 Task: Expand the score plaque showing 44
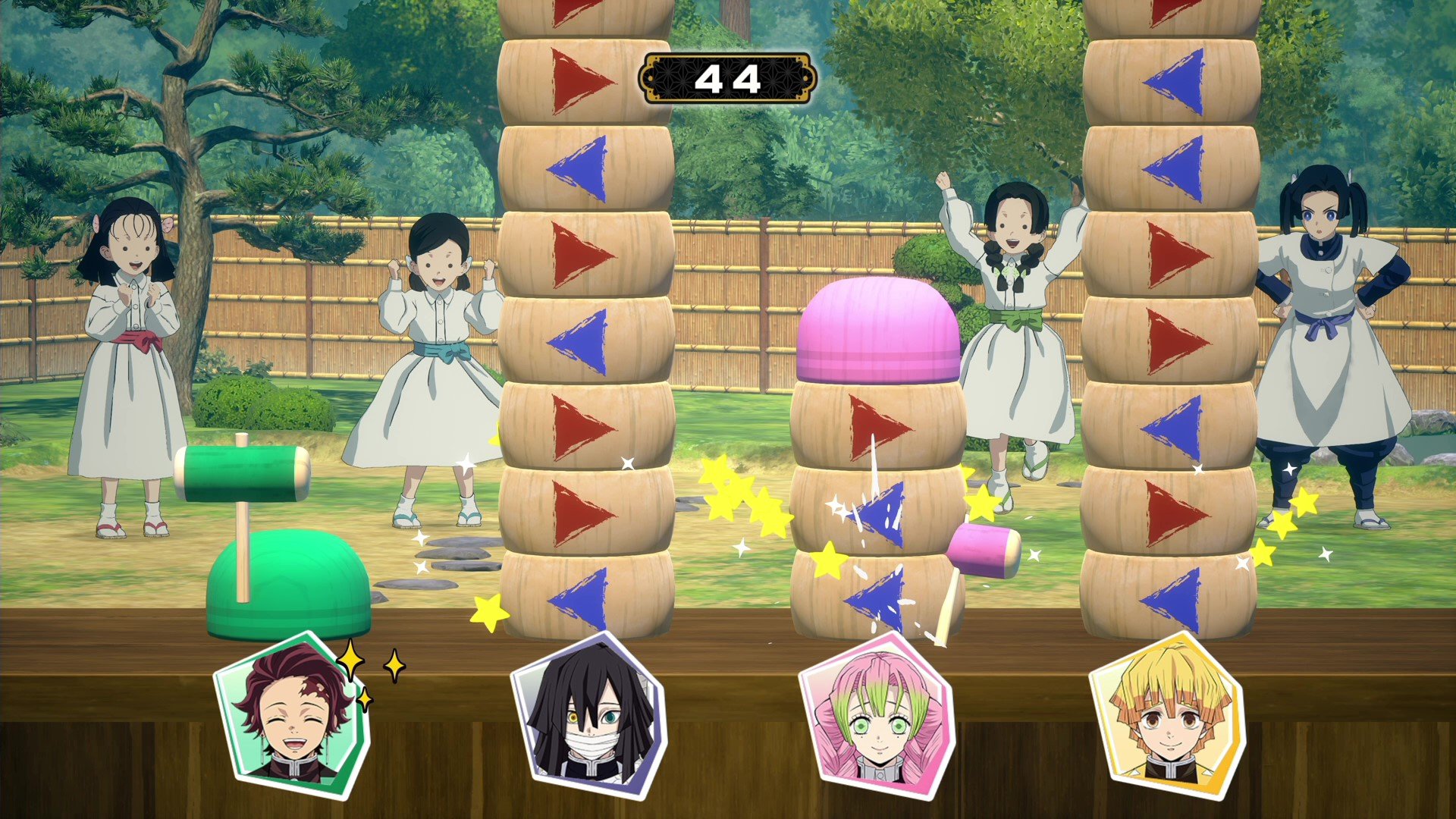(730, 78)
